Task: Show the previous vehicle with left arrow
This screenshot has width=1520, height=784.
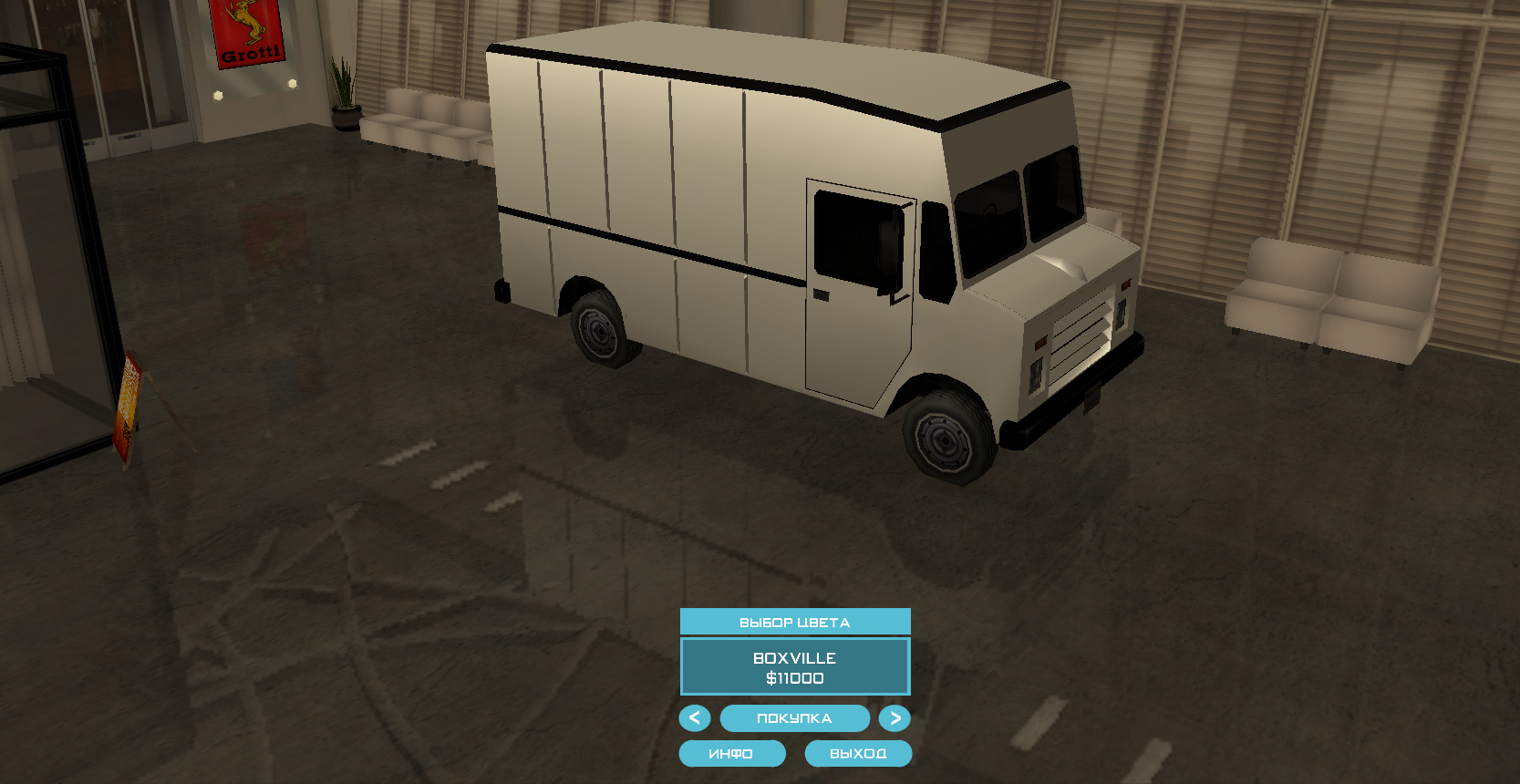Action: pos(695,718)
